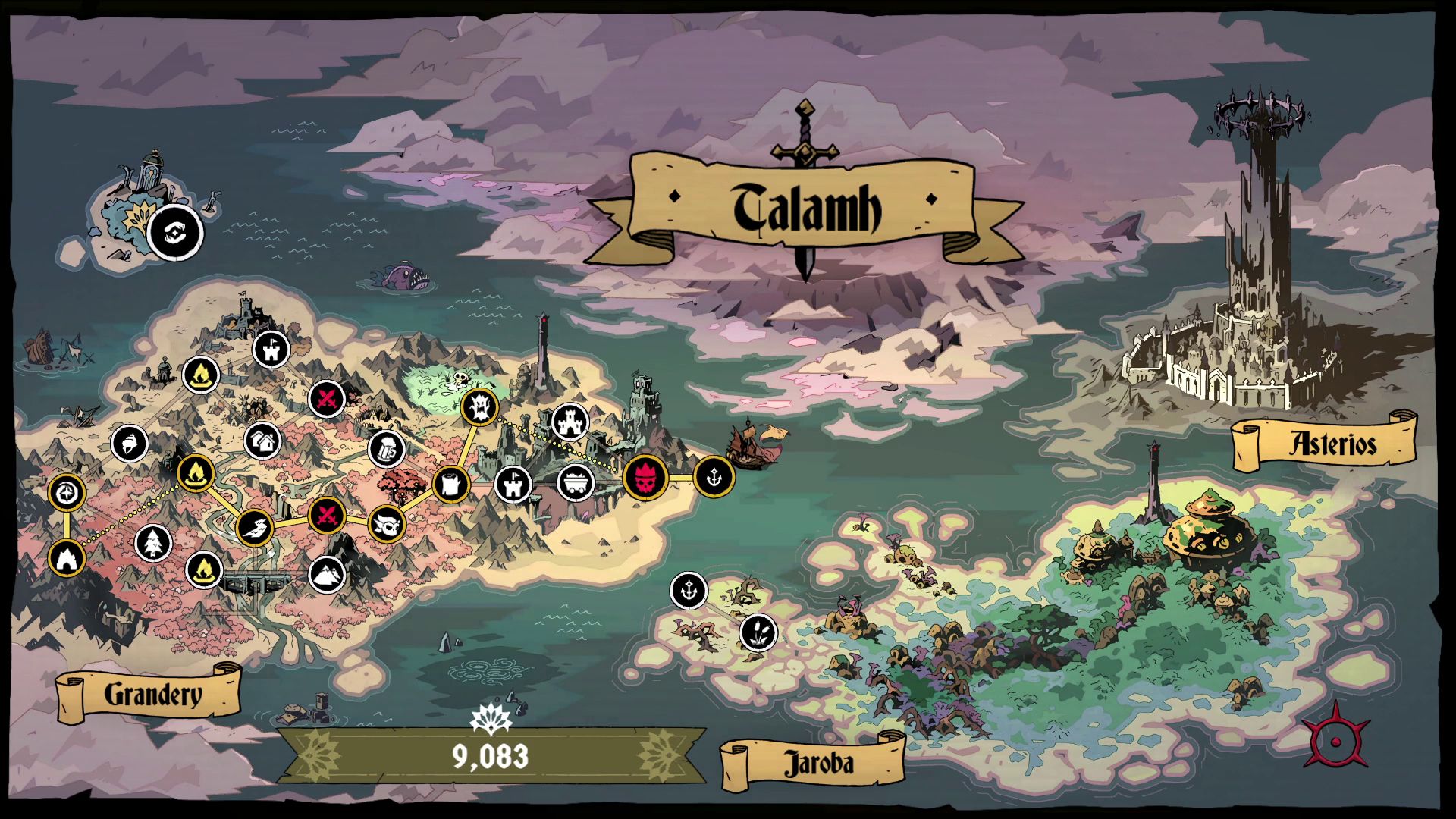
Task: Open the cupped hands node on the shrine island
Action: point(175,231)
